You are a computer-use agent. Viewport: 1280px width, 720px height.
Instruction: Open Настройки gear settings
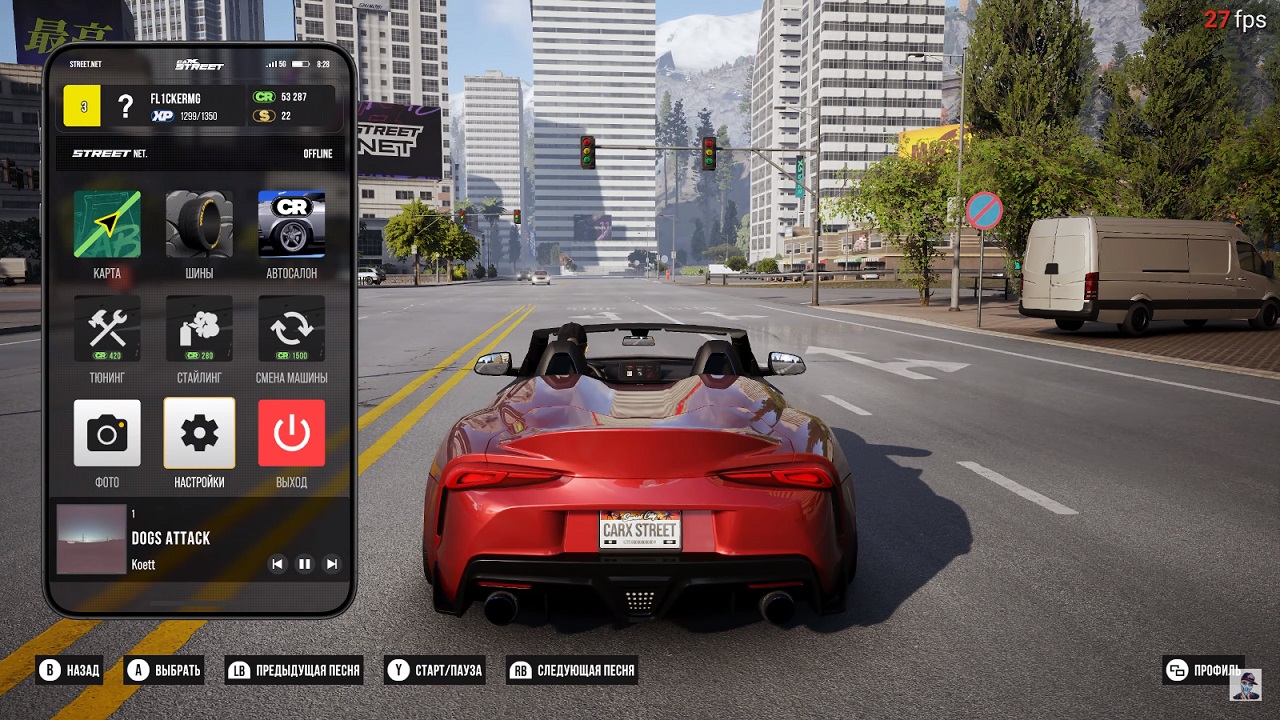tap(199, 433)
